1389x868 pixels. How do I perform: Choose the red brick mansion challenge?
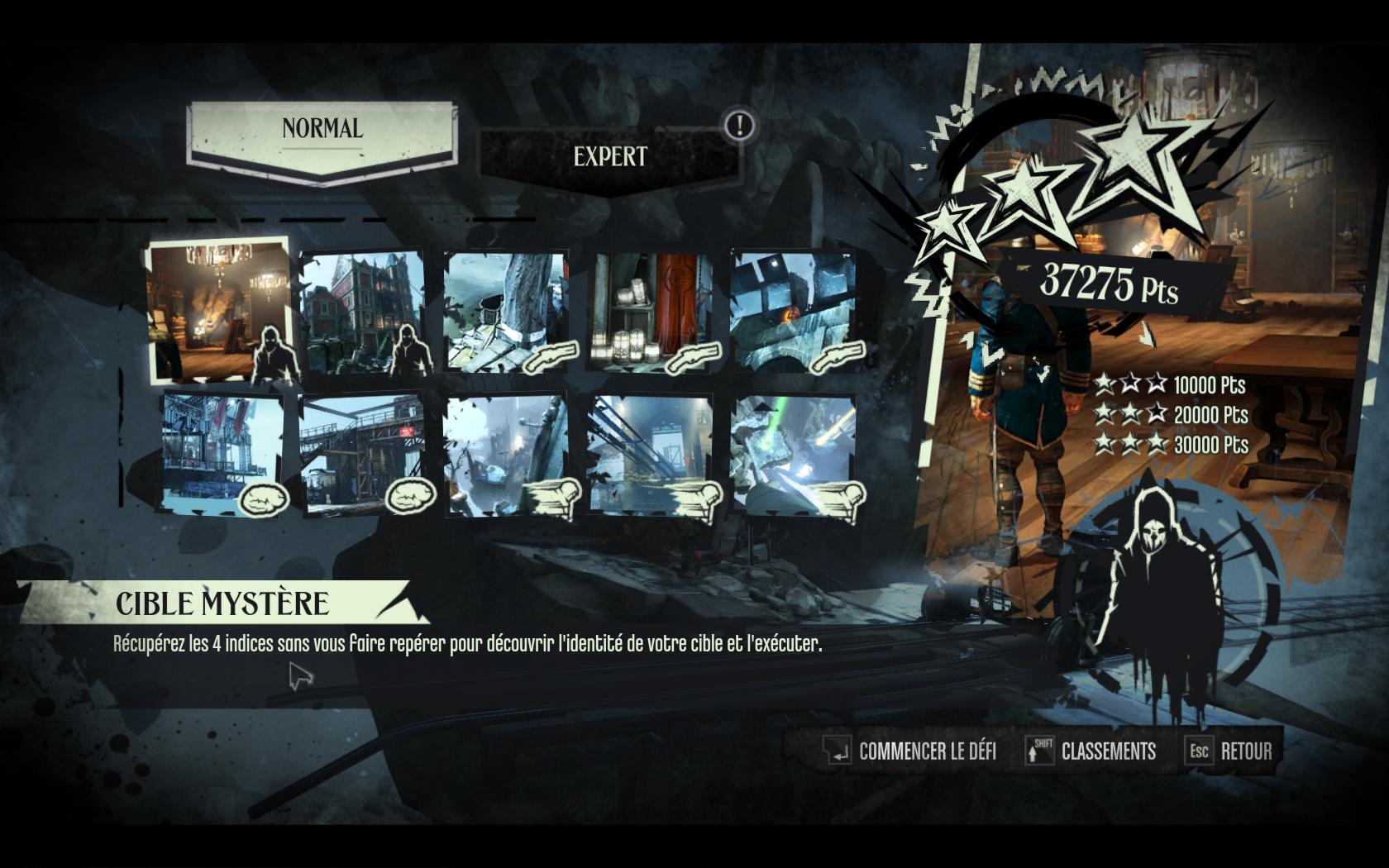click(362, 312)
